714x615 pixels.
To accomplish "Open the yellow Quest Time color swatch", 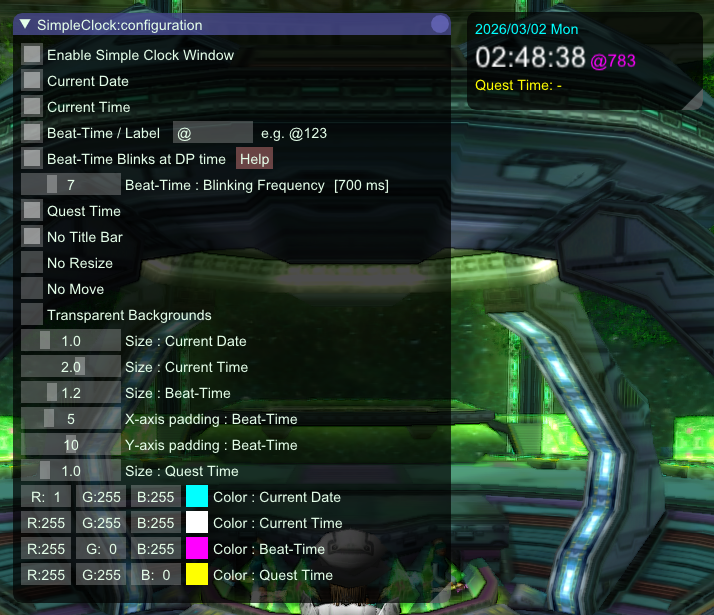I will (x=196, y=575).
